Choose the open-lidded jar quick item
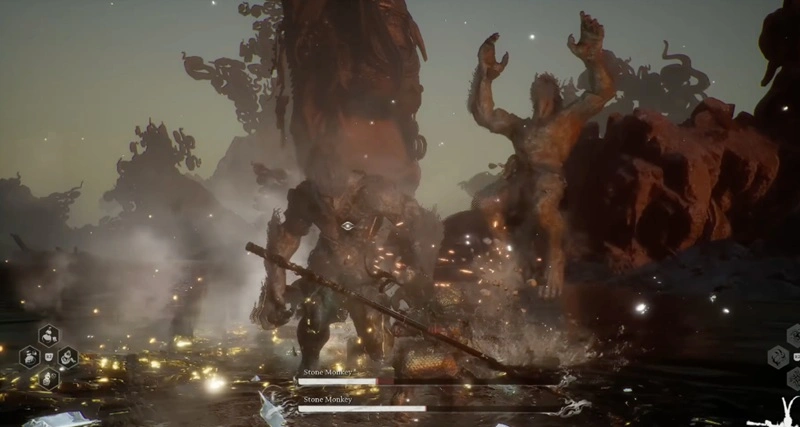This screenshot has height=427, width=800. (x=68, y=357)
